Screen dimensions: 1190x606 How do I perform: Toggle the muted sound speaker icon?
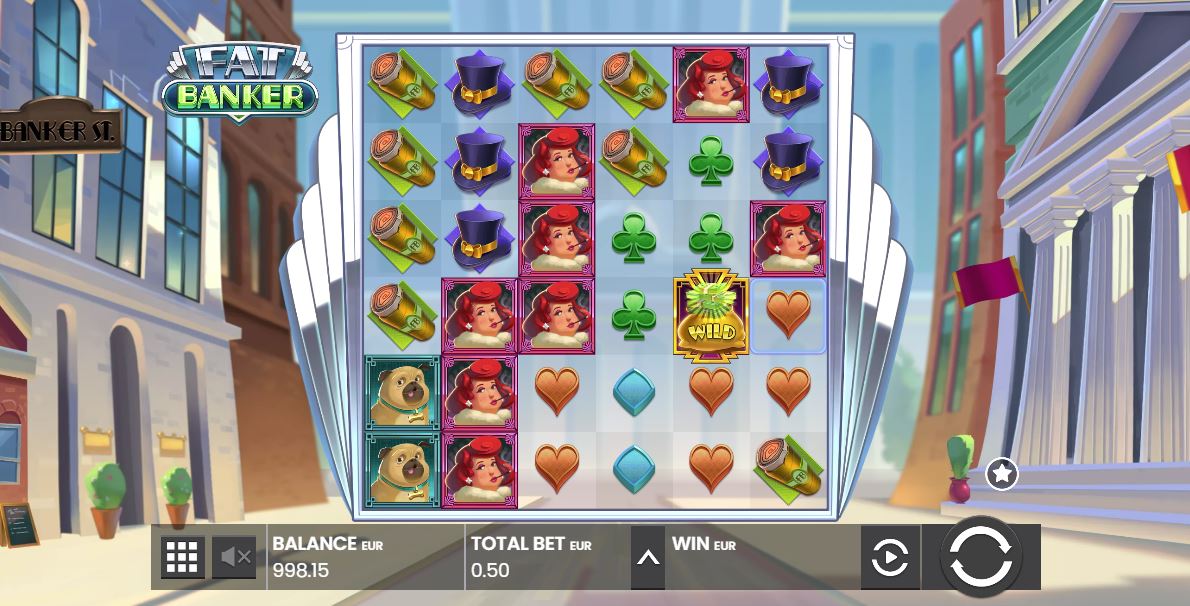click(234, 557)
